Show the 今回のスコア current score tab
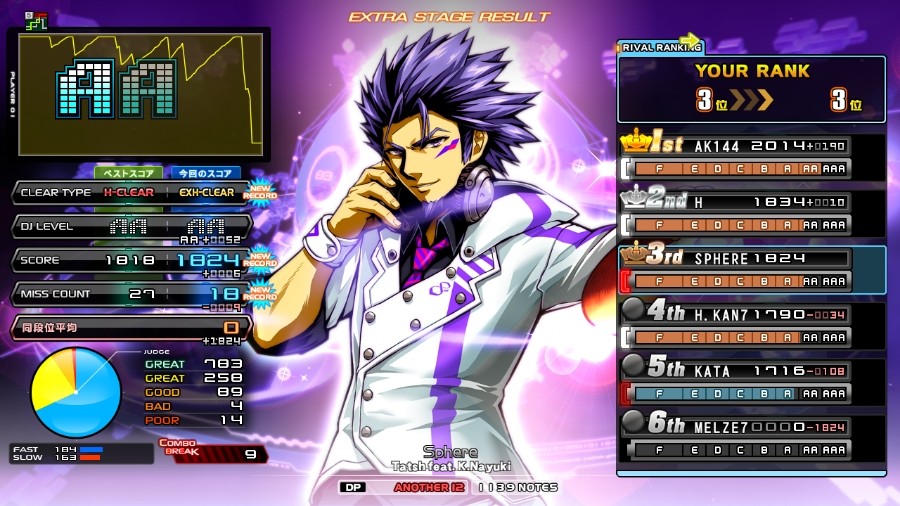This screenshot has height=506, width=900. coord(204,173)
